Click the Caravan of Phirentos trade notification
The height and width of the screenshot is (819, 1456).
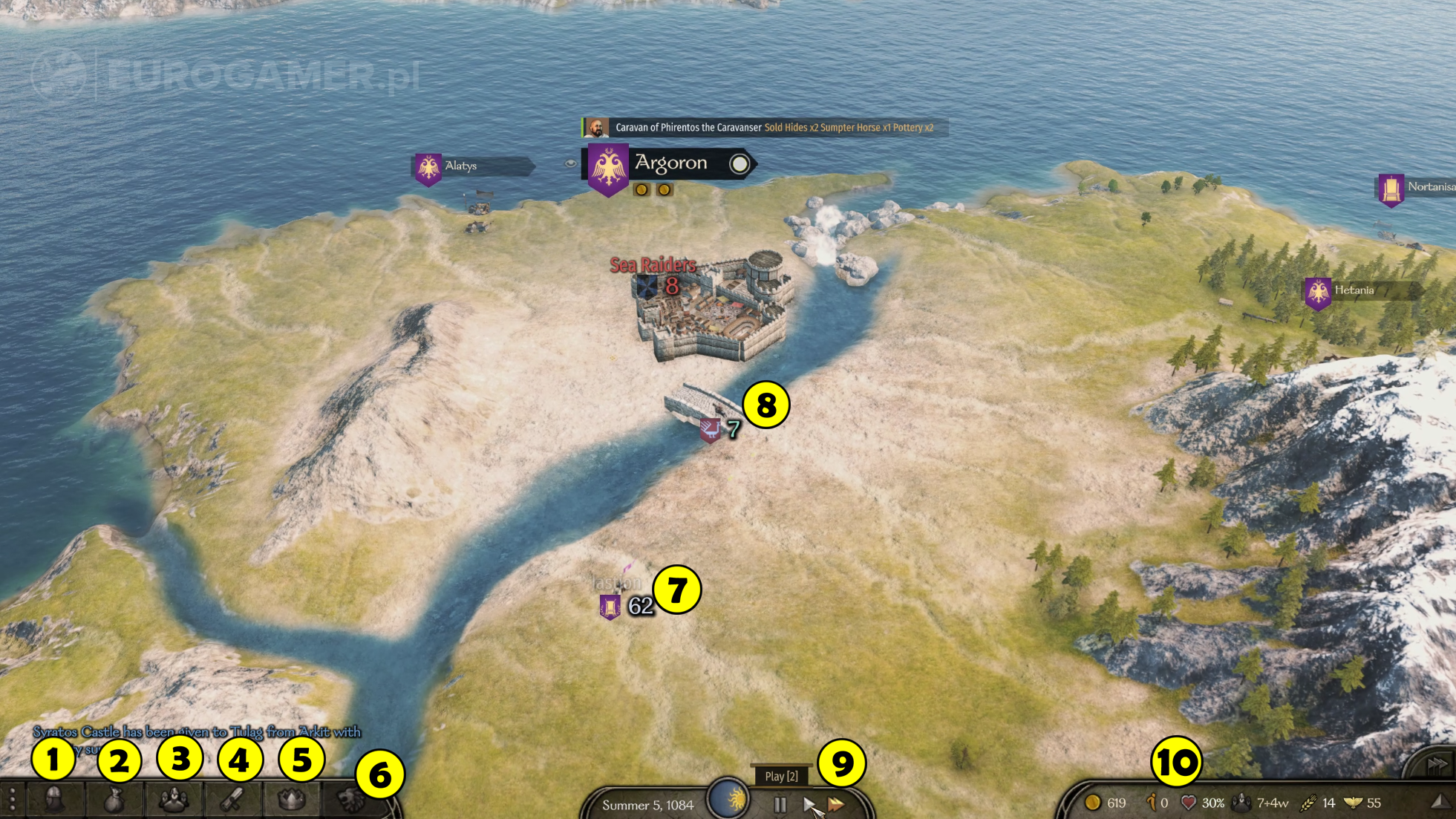pos(761,128)
